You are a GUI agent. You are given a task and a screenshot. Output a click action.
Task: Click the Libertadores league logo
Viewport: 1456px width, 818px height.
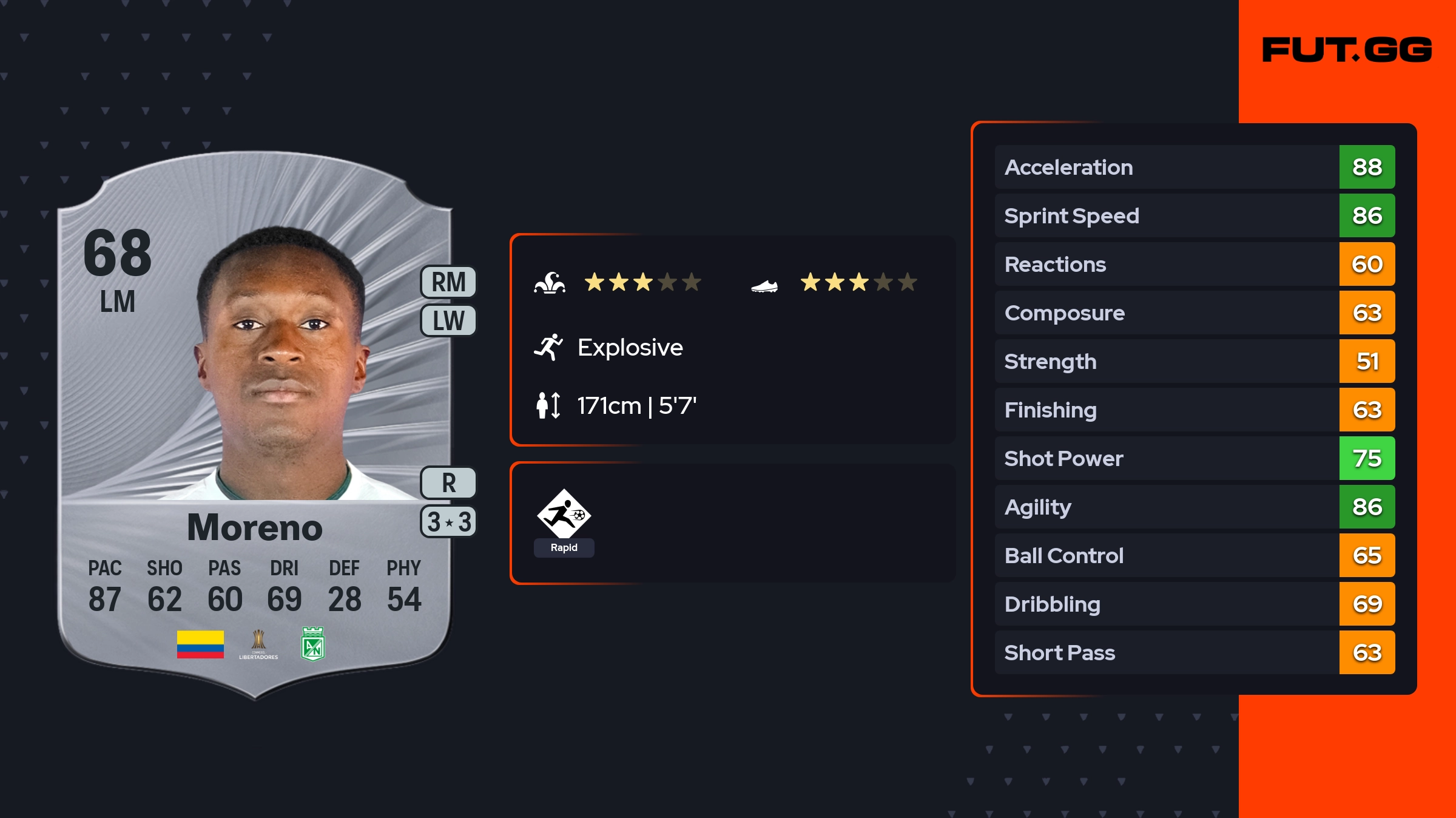(x=258, y=644)
